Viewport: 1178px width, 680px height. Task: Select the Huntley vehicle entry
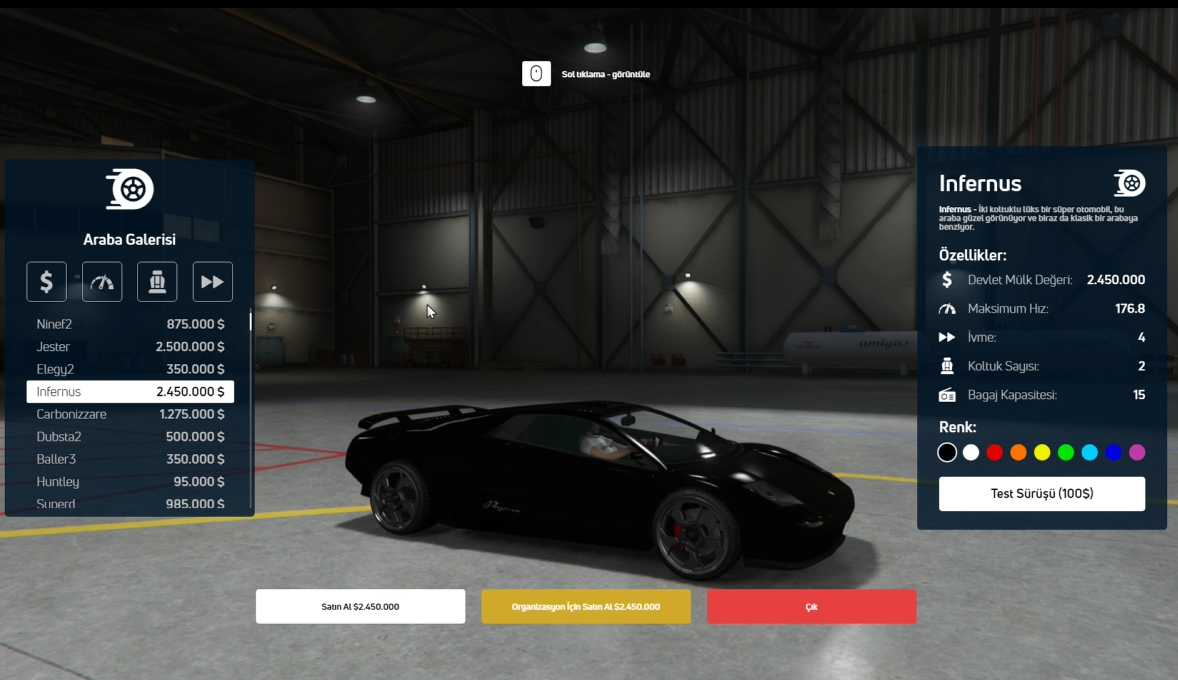tap(130, 482)
